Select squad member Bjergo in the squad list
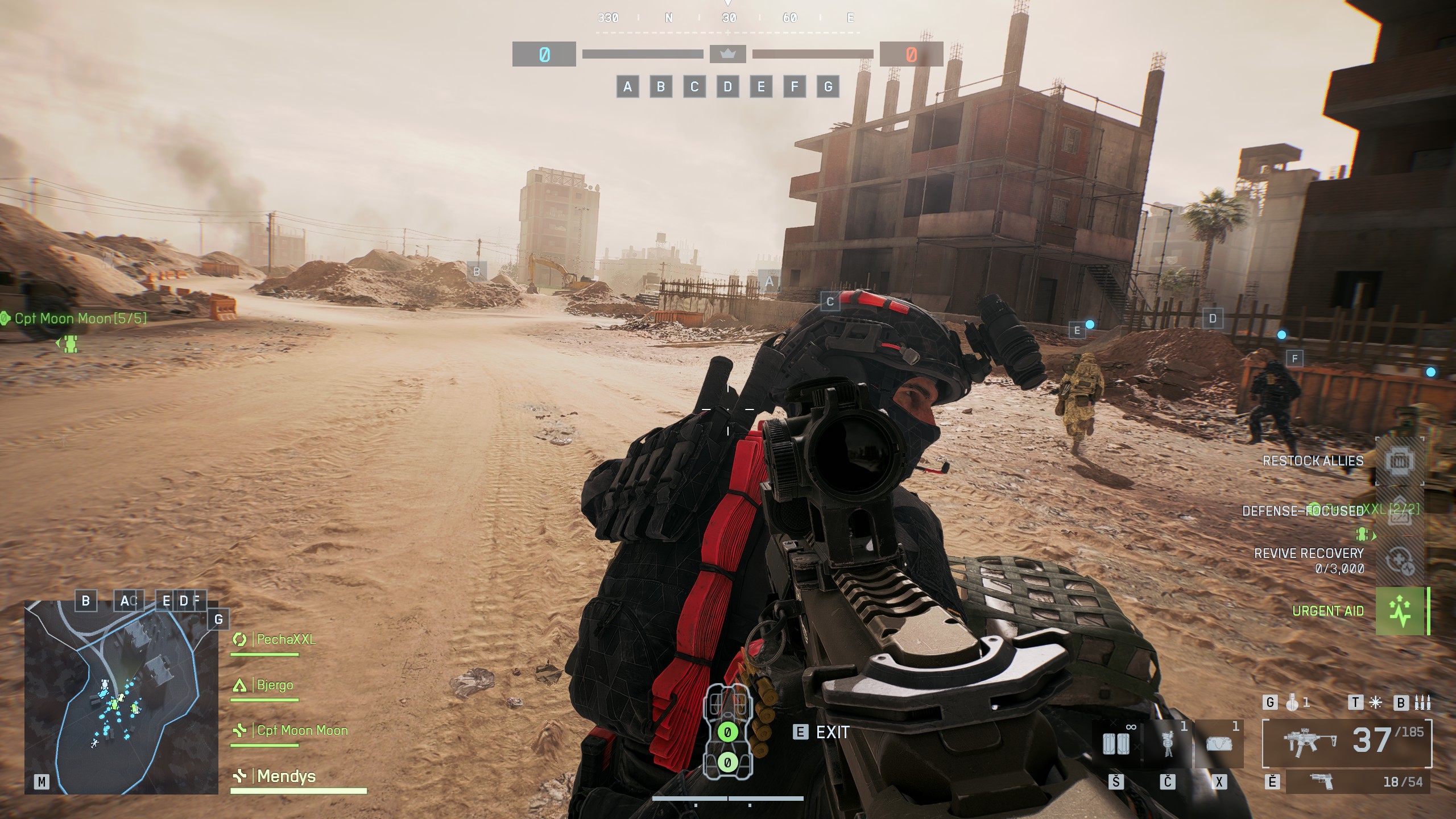This screenshot has width=1456, height=819. (275, 685)
